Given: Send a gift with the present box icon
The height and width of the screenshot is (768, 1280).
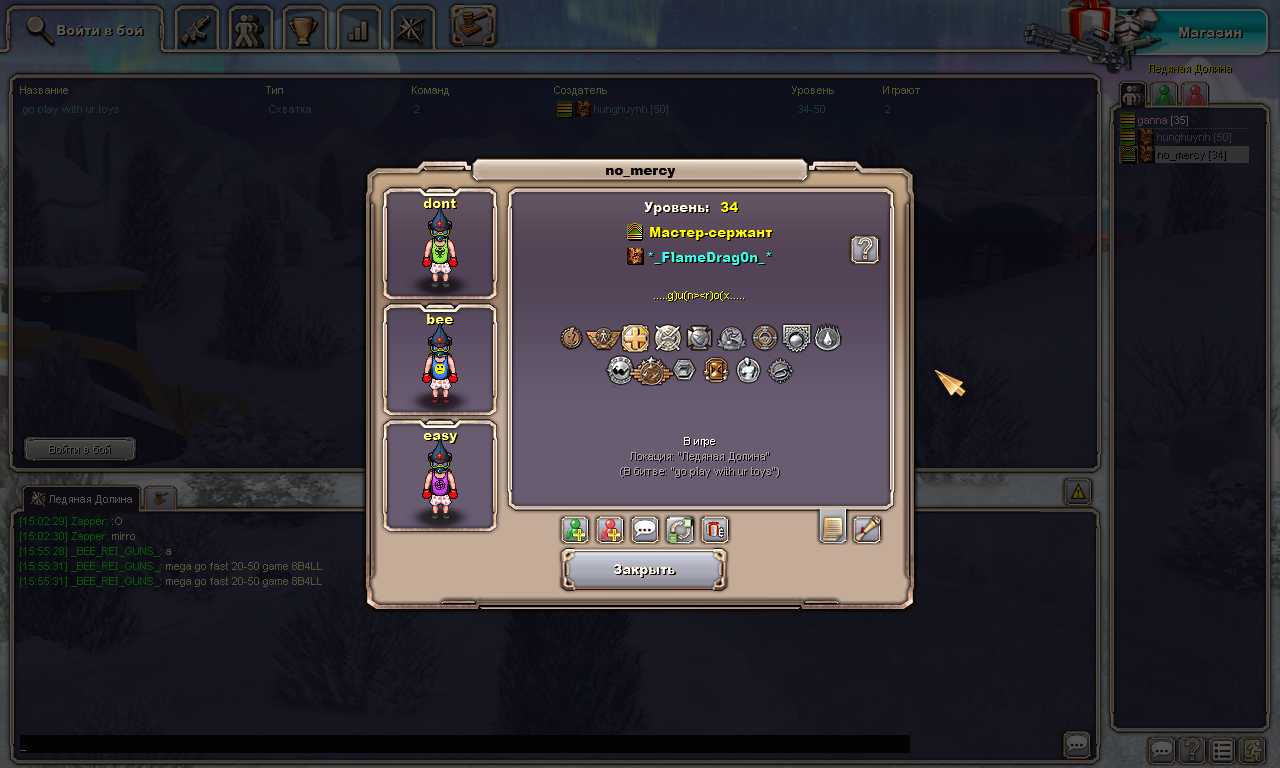Looking at the screenshot, I should [x=715, y=530].
